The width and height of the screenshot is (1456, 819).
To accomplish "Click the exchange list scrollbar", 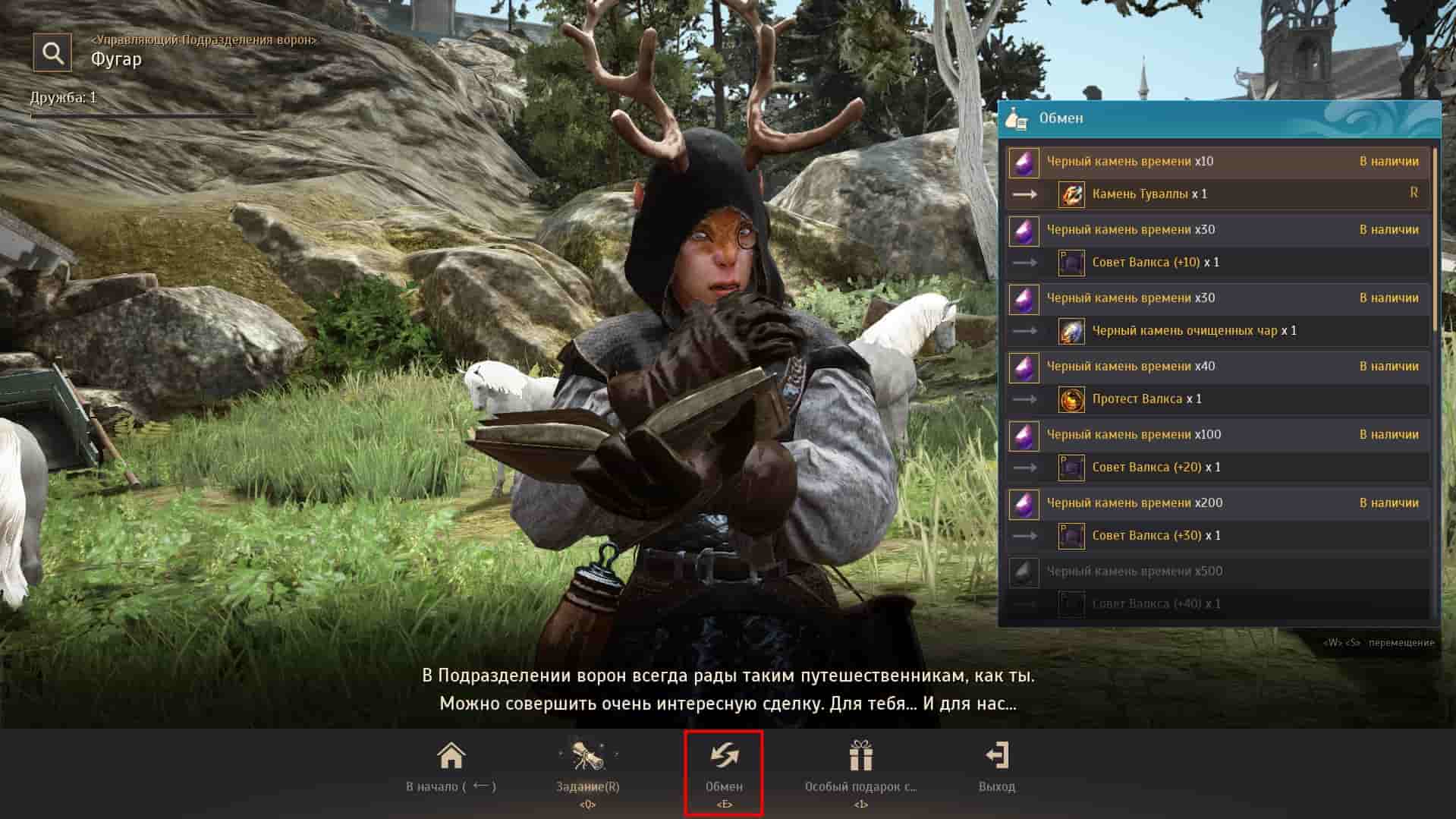I will pyautogui.click(x=1434, y=243).
